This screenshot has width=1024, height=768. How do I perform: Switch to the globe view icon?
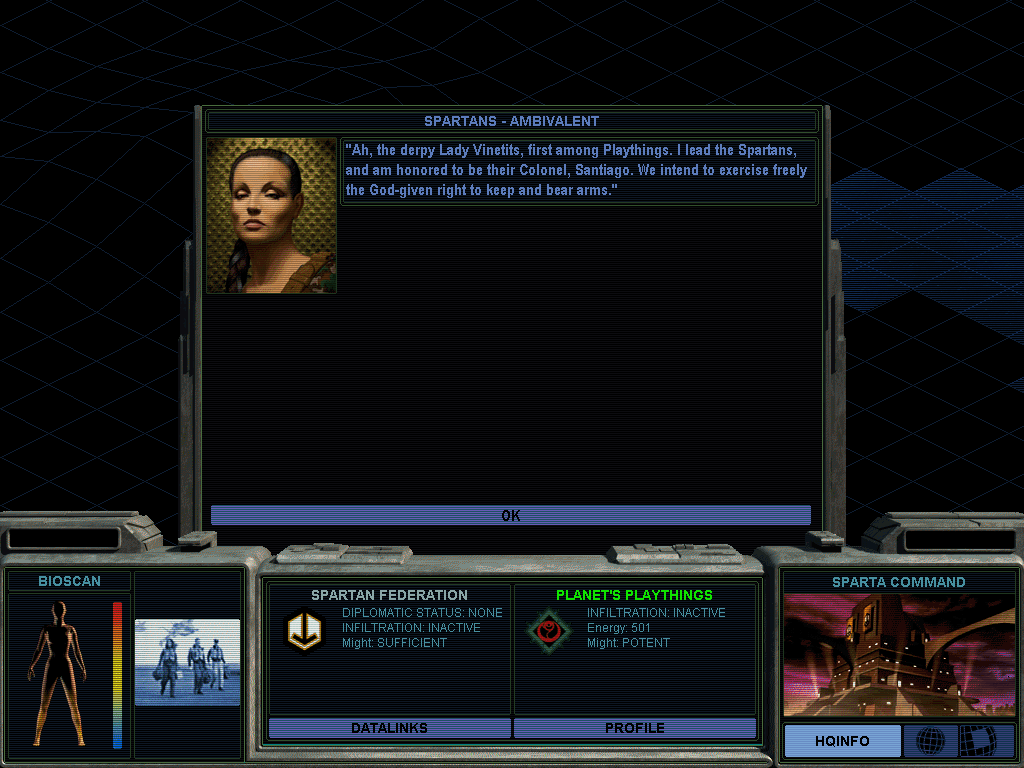tap(930, 741)
